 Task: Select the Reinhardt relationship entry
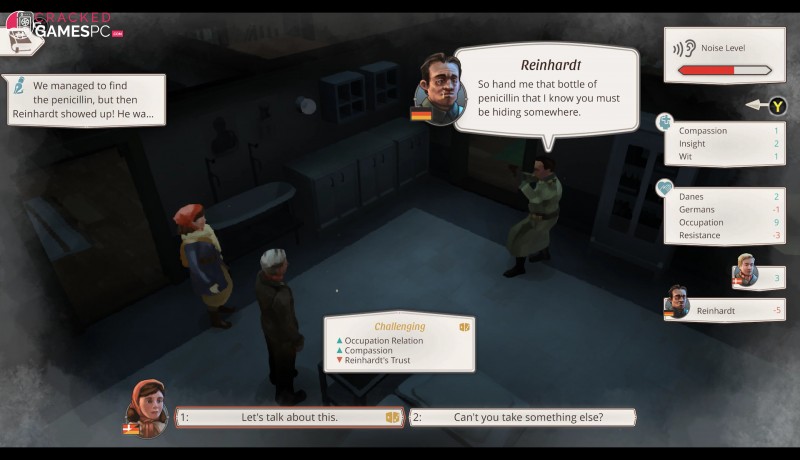click(x=724, y=310)
